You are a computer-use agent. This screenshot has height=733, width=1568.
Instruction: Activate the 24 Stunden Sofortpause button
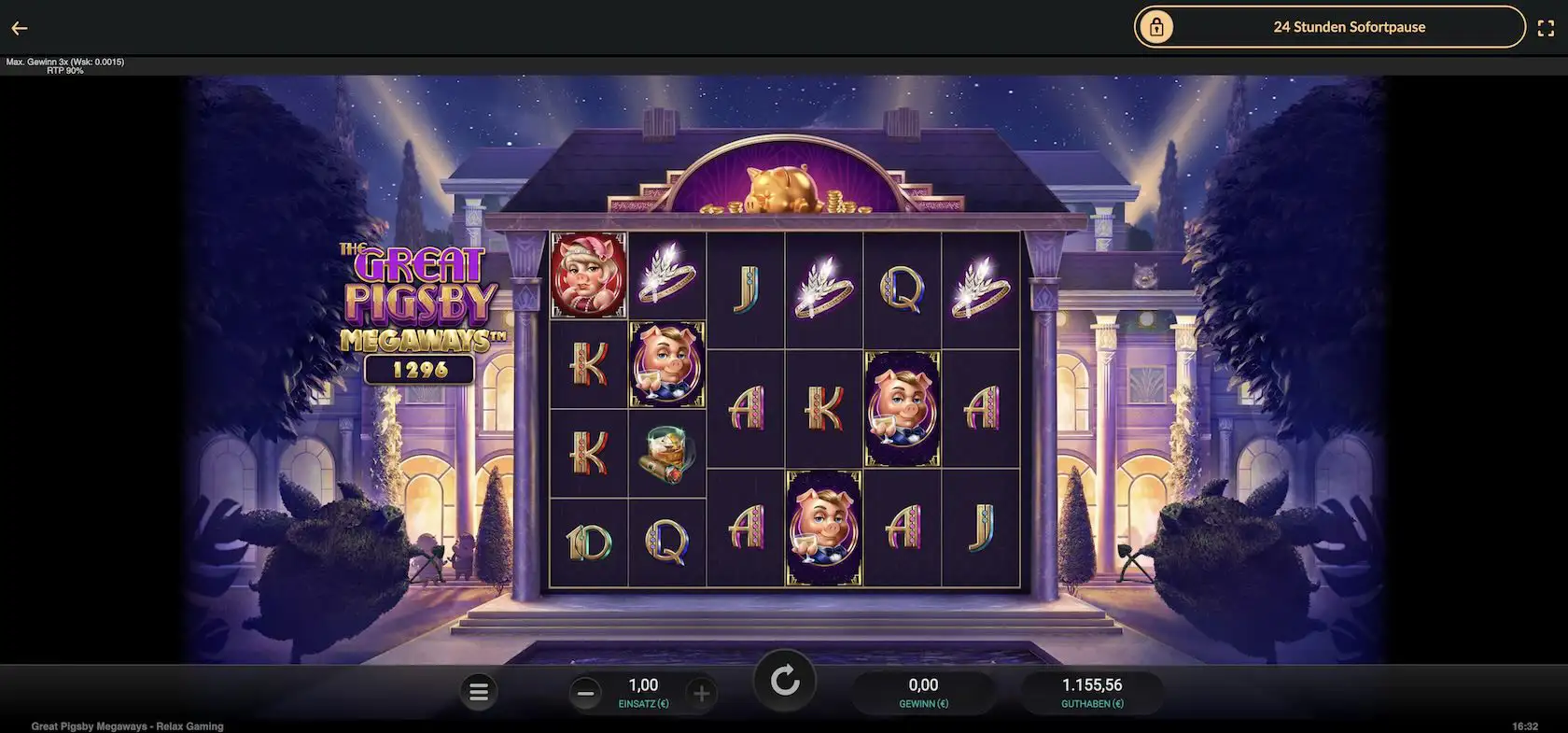1328,27
